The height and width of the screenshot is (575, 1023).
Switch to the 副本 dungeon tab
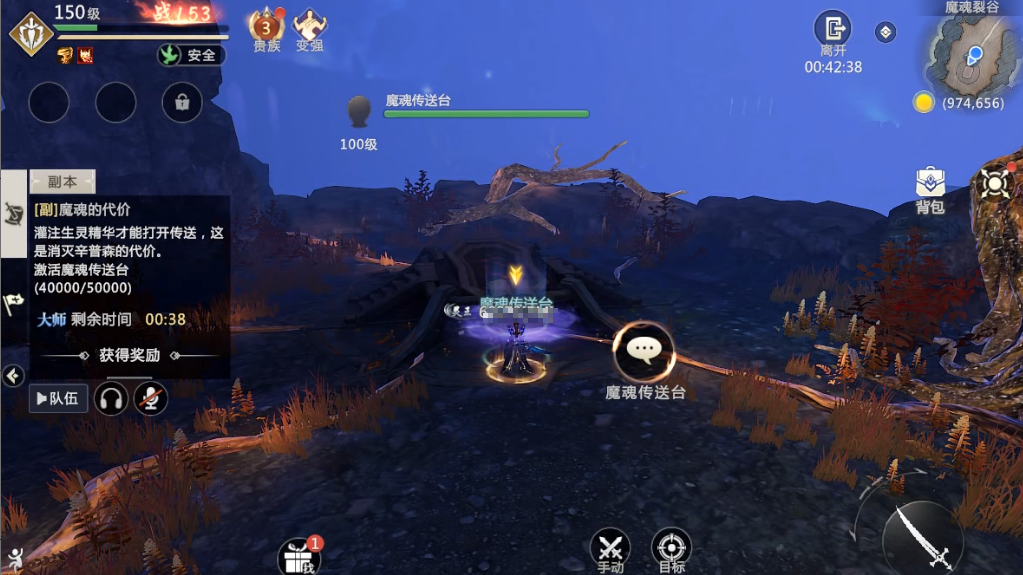[x=62, y=182]
